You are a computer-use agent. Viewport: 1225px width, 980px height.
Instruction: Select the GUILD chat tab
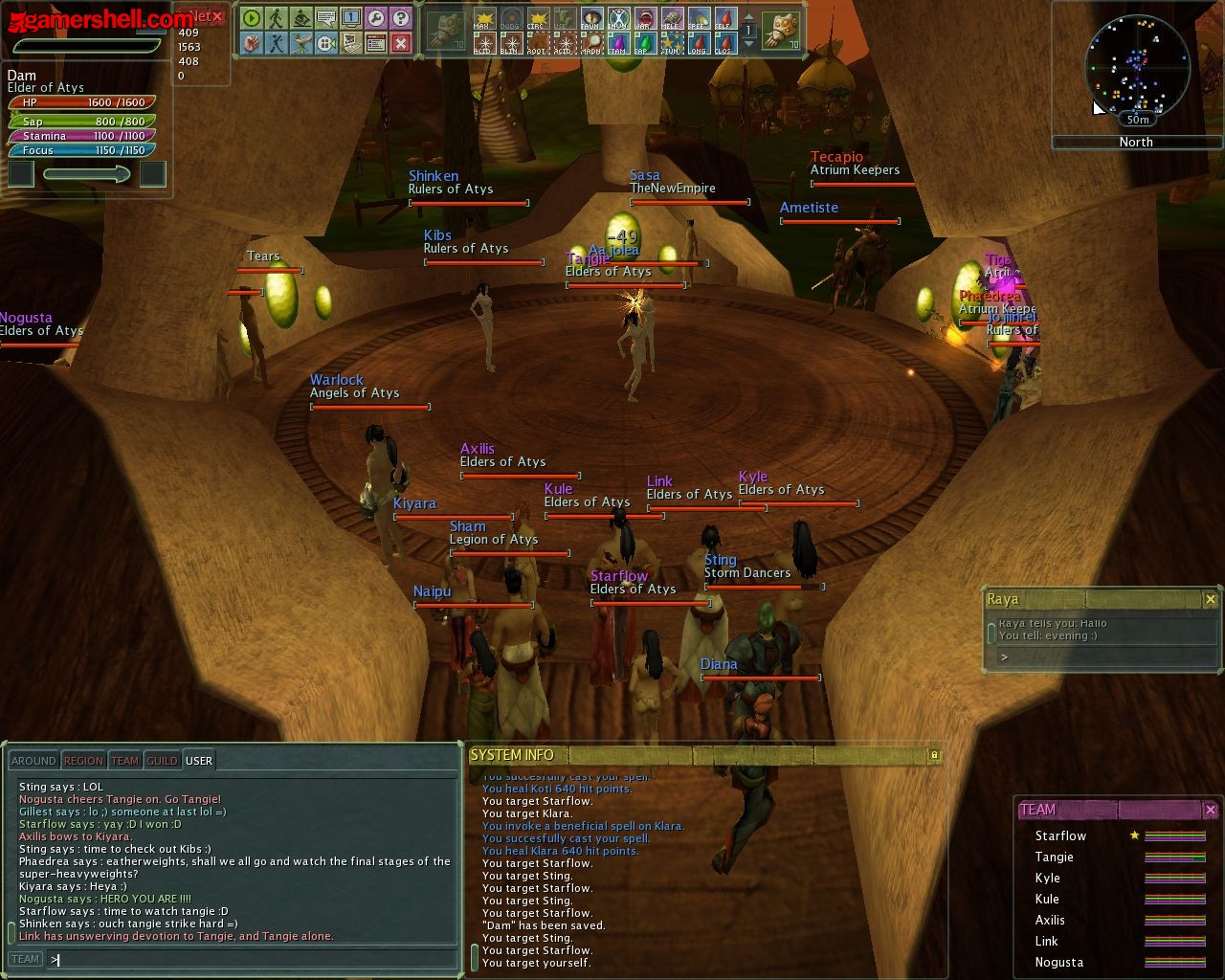(x=162, y=761)
